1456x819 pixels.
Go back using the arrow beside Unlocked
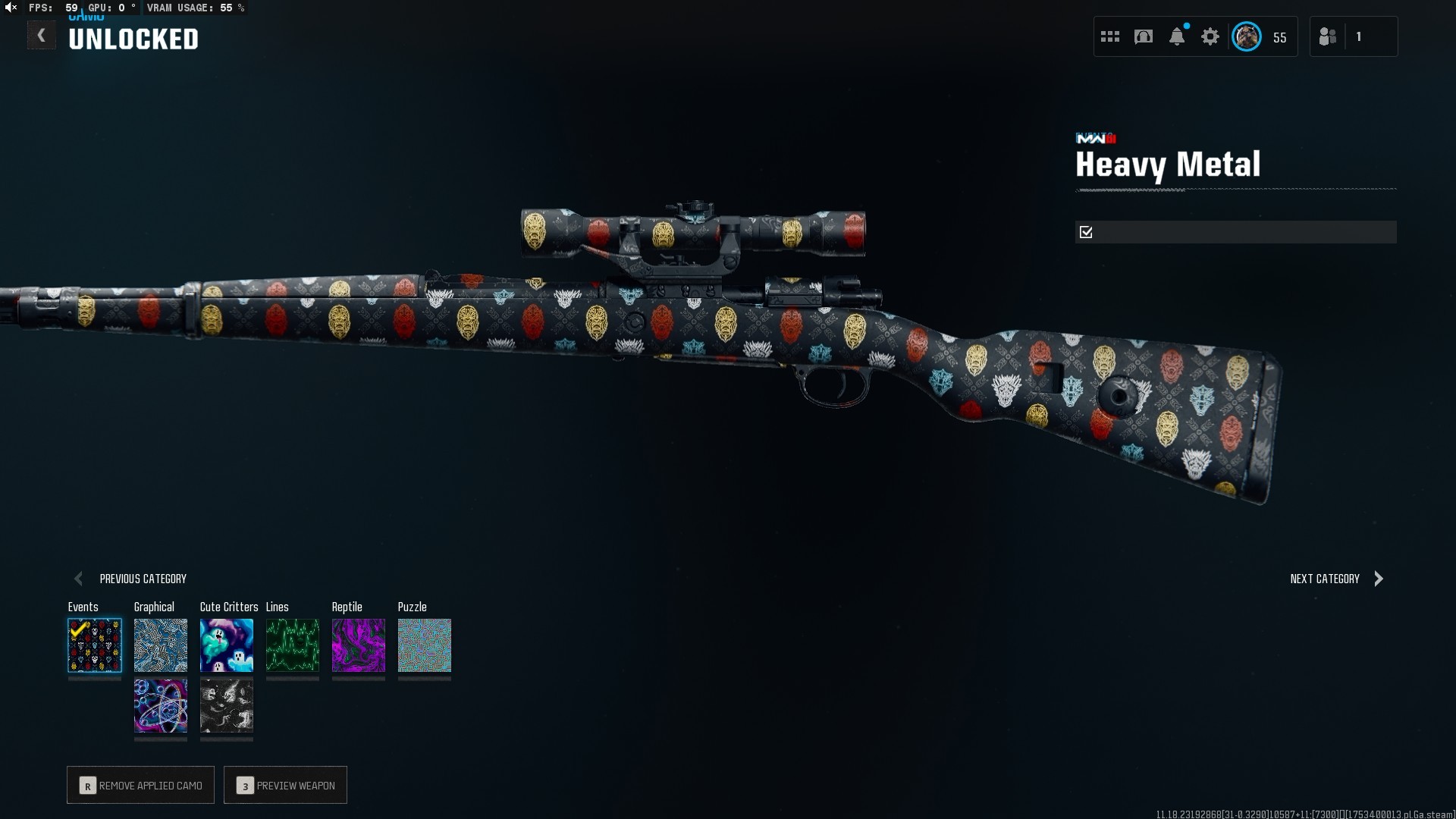pos(42,36)
